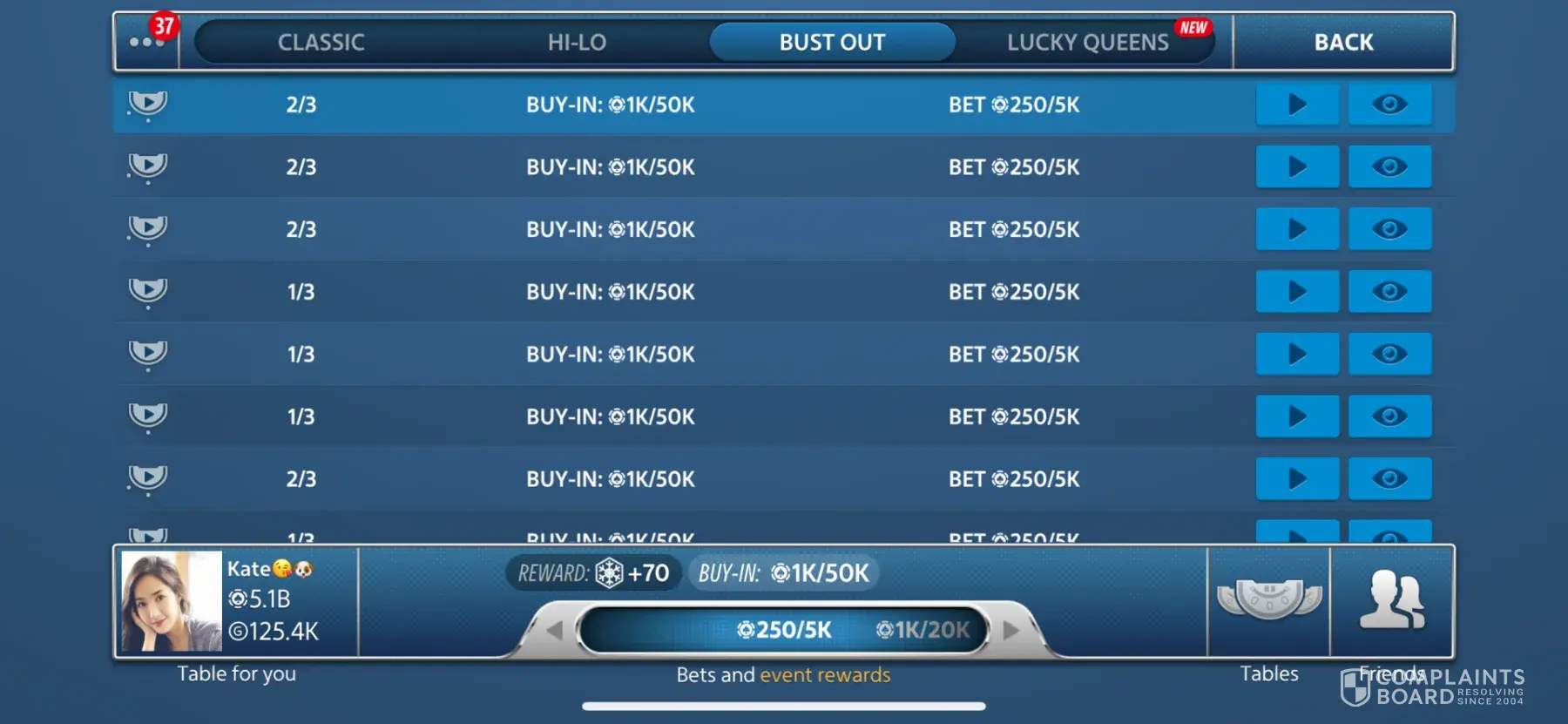The image size is (1568, 724).
Task: Go back using the Back button
Action: pos(1343,42)
